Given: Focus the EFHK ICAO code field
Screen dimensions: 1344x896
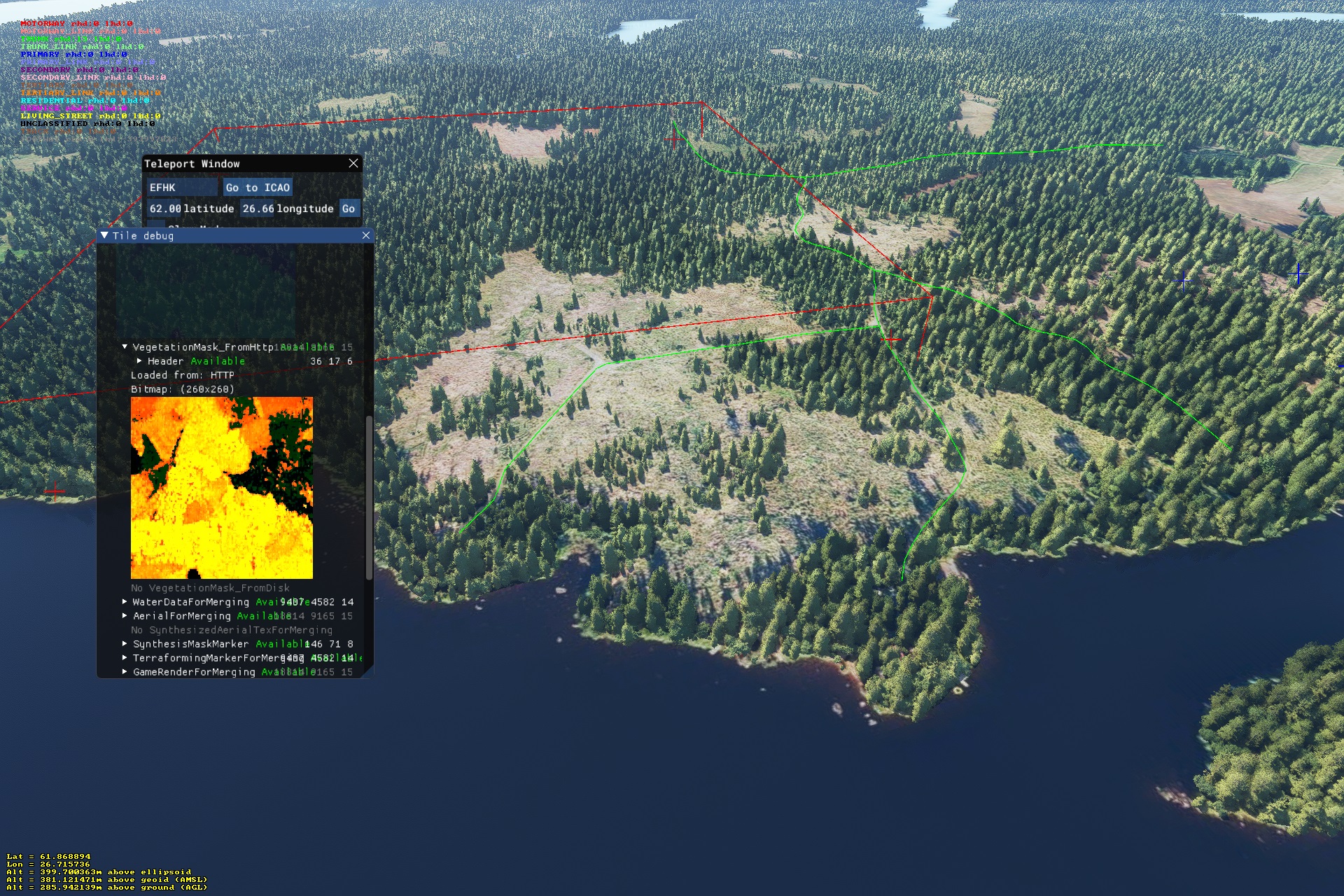Looking at the screenshot, I should click(x=181, y=188).
